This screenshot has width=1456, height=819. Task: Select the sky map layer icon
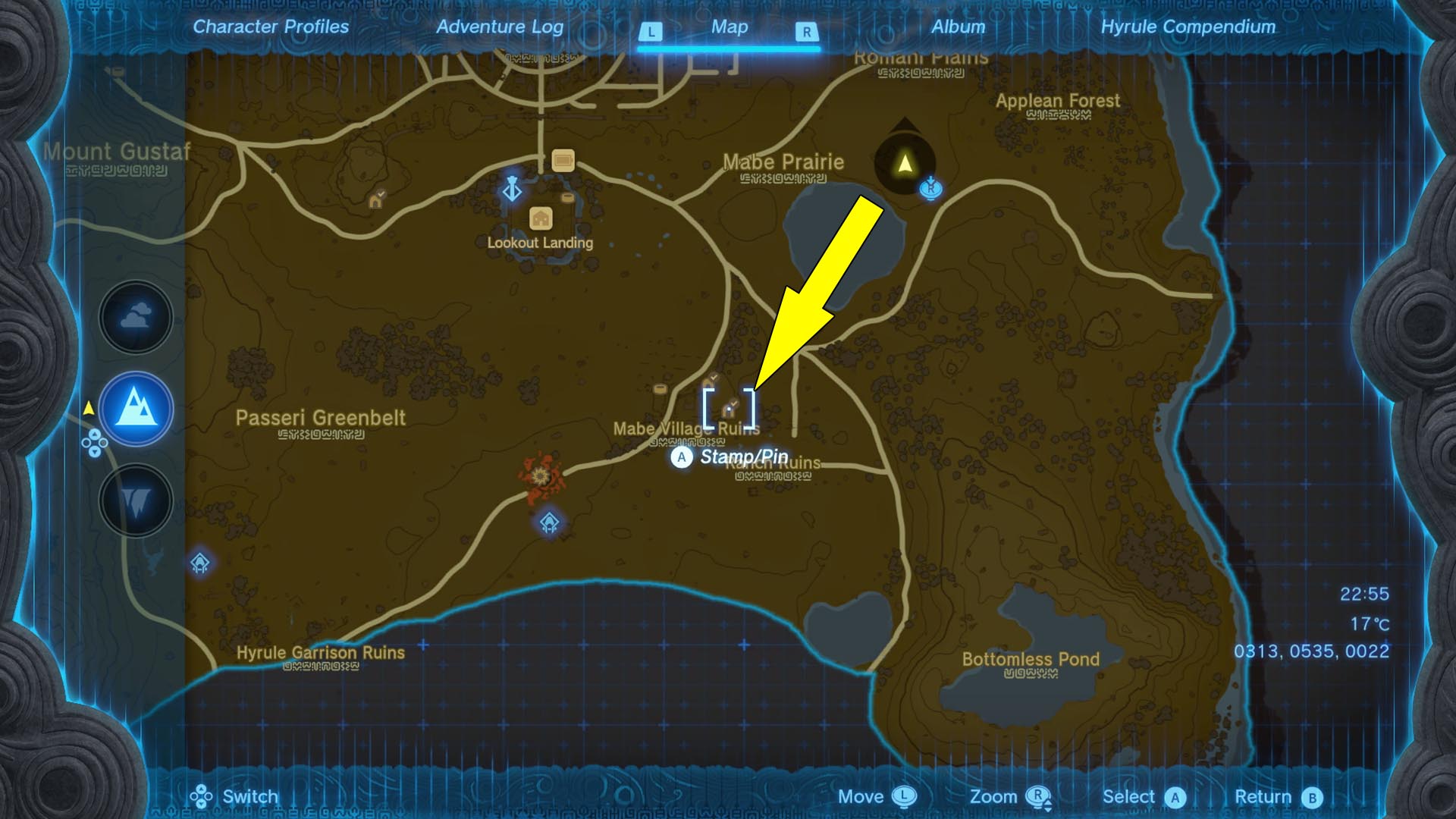pyautogui.click(x=135, y=318)
